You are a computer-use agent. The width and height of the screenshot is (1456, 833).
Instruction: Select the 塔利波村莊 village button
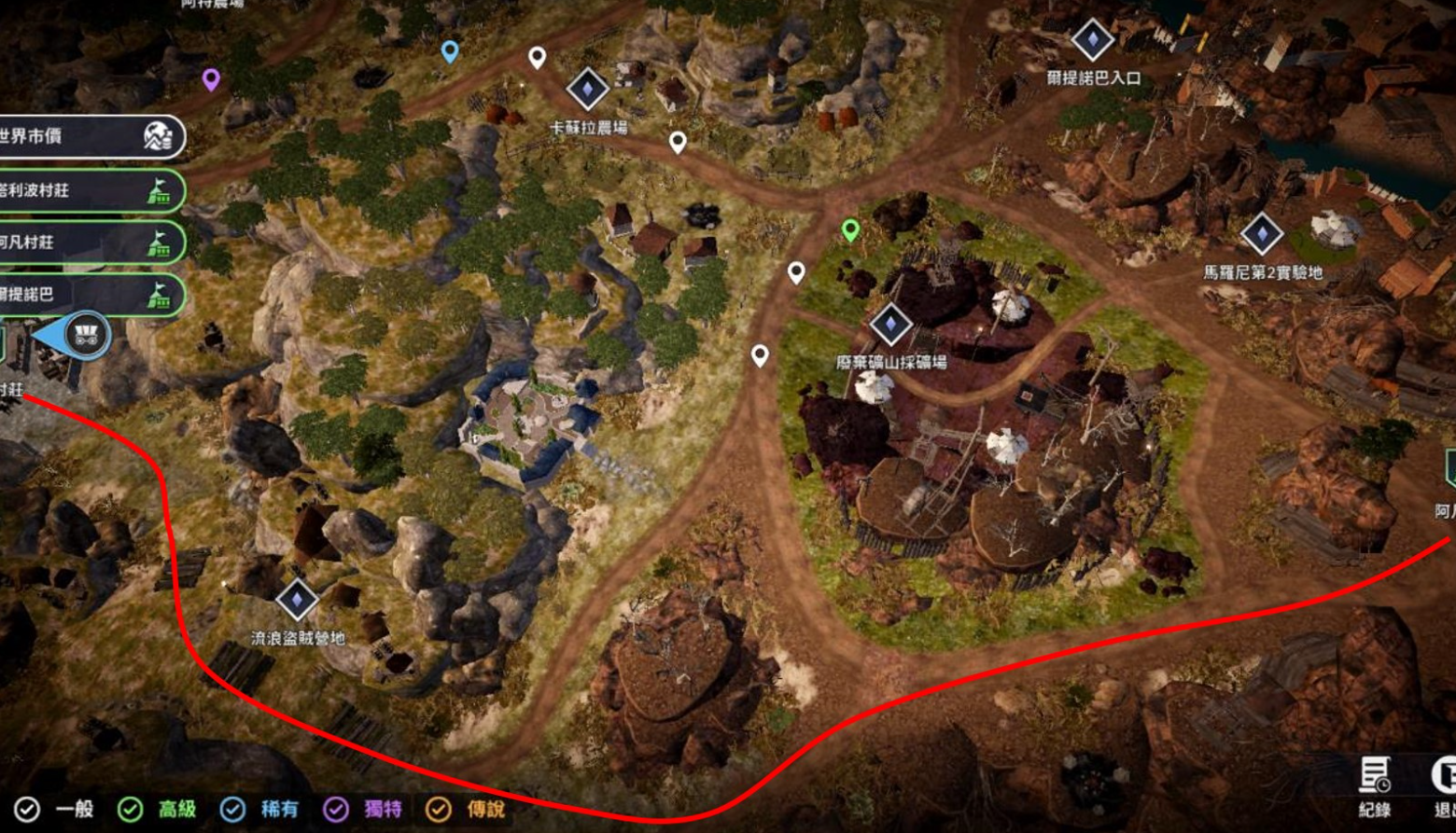tap(89, 191)
